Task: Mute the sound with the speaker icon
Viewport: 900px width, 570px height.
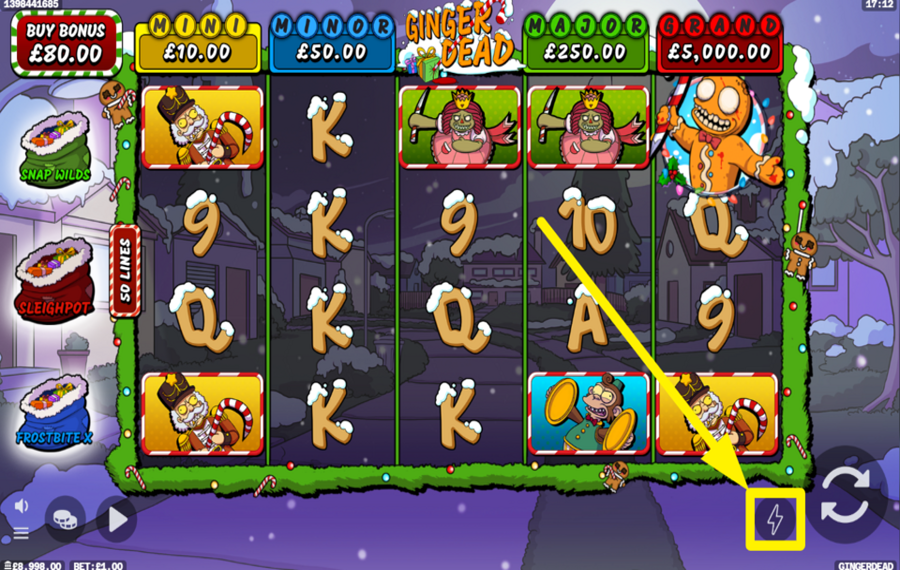Action: pos(21,507)
